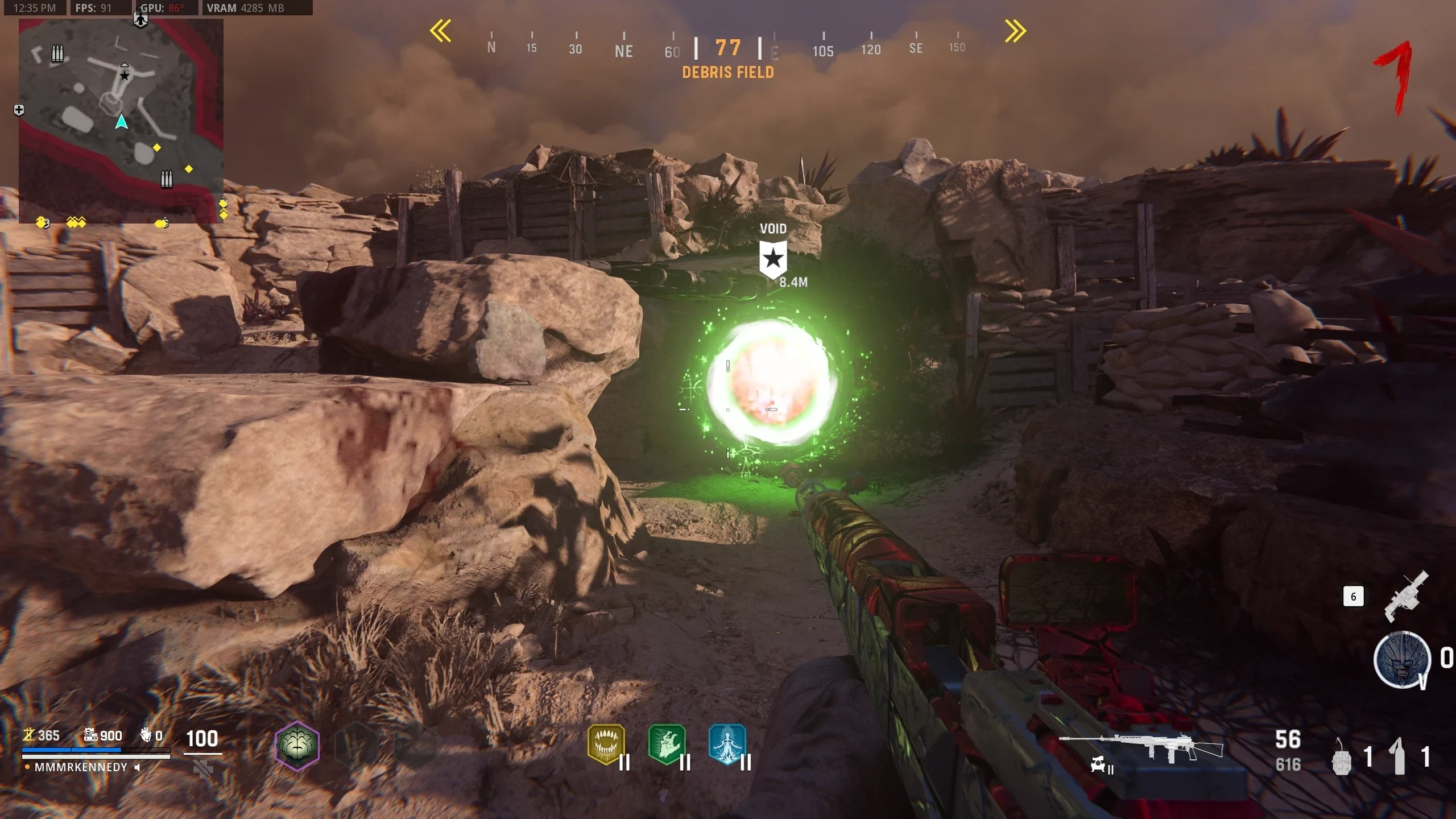Click the cyan player arrow on minimap
Viewport: 1456px width, 819px height.
pyautogui.click(x=121, y=122)
